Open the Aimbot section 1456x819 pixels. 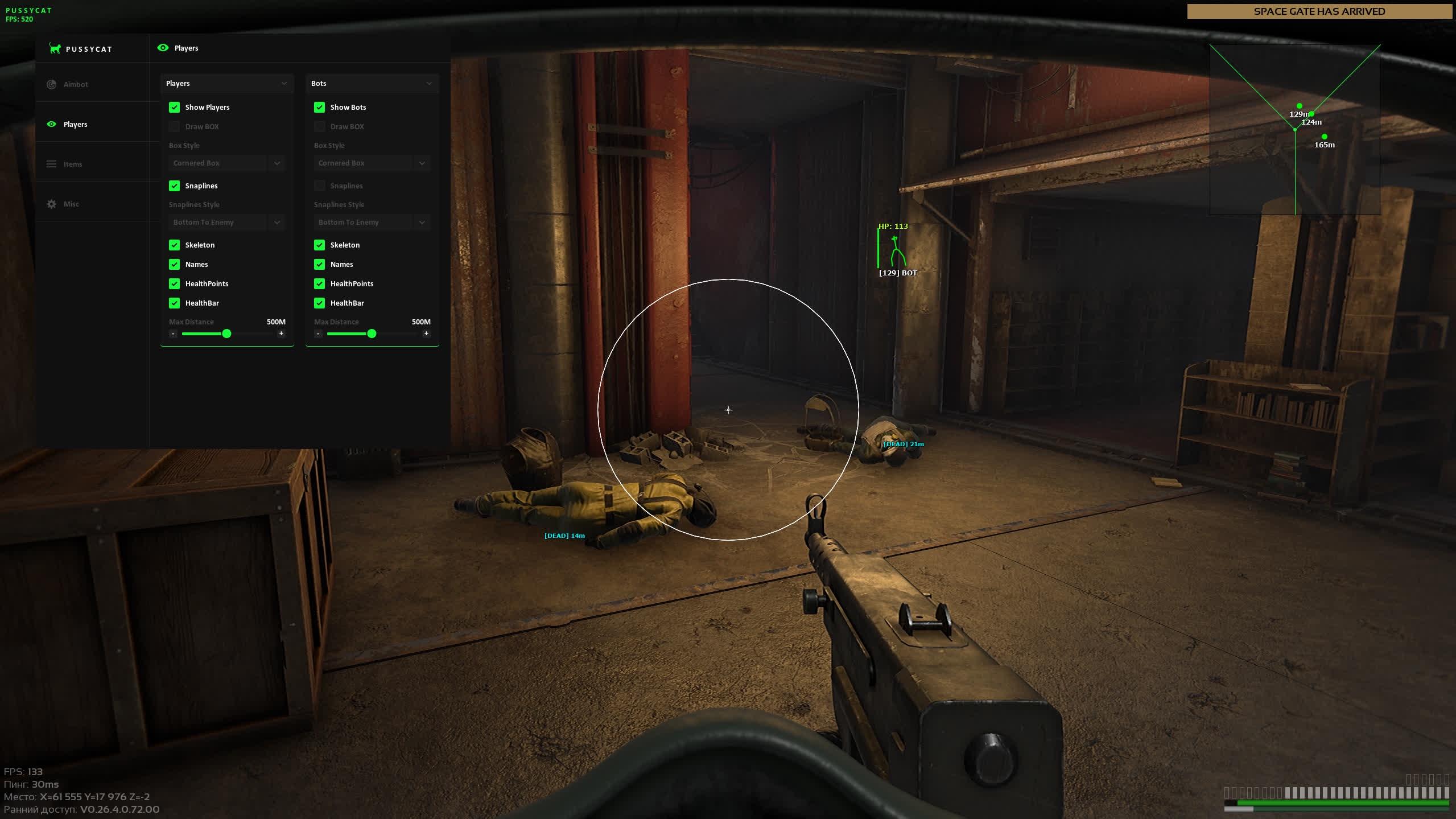point(75,84)
